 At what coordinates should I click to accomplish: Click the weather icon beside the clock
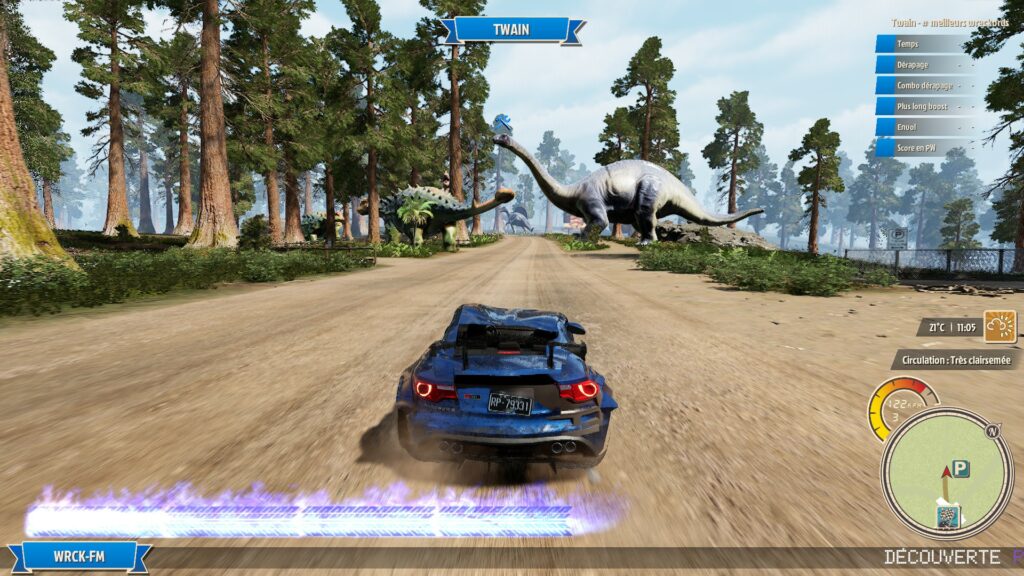[999, 326]
